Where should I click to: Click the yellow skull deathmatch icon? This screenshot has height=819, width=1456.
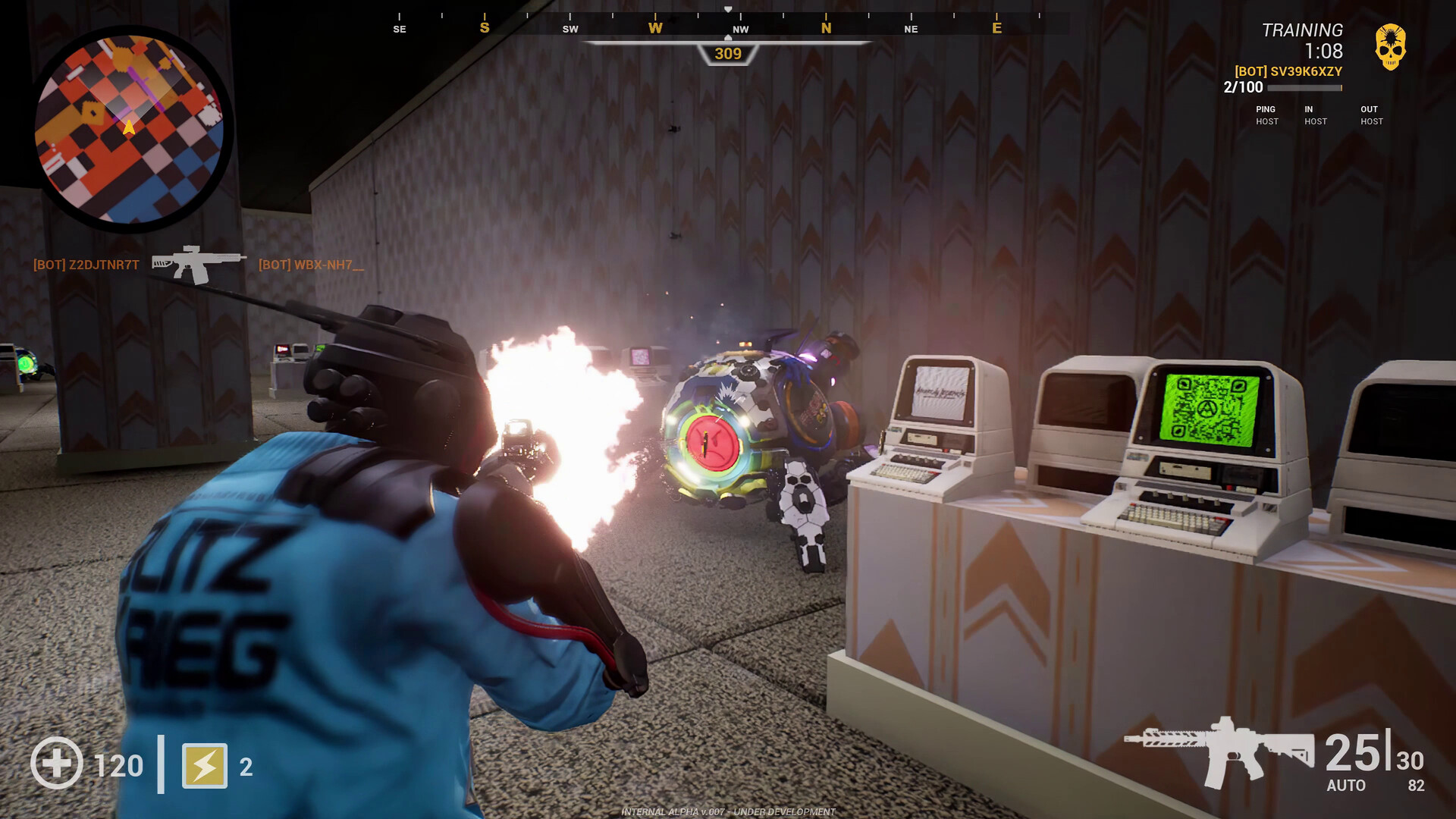click(x=1392, y=47)
